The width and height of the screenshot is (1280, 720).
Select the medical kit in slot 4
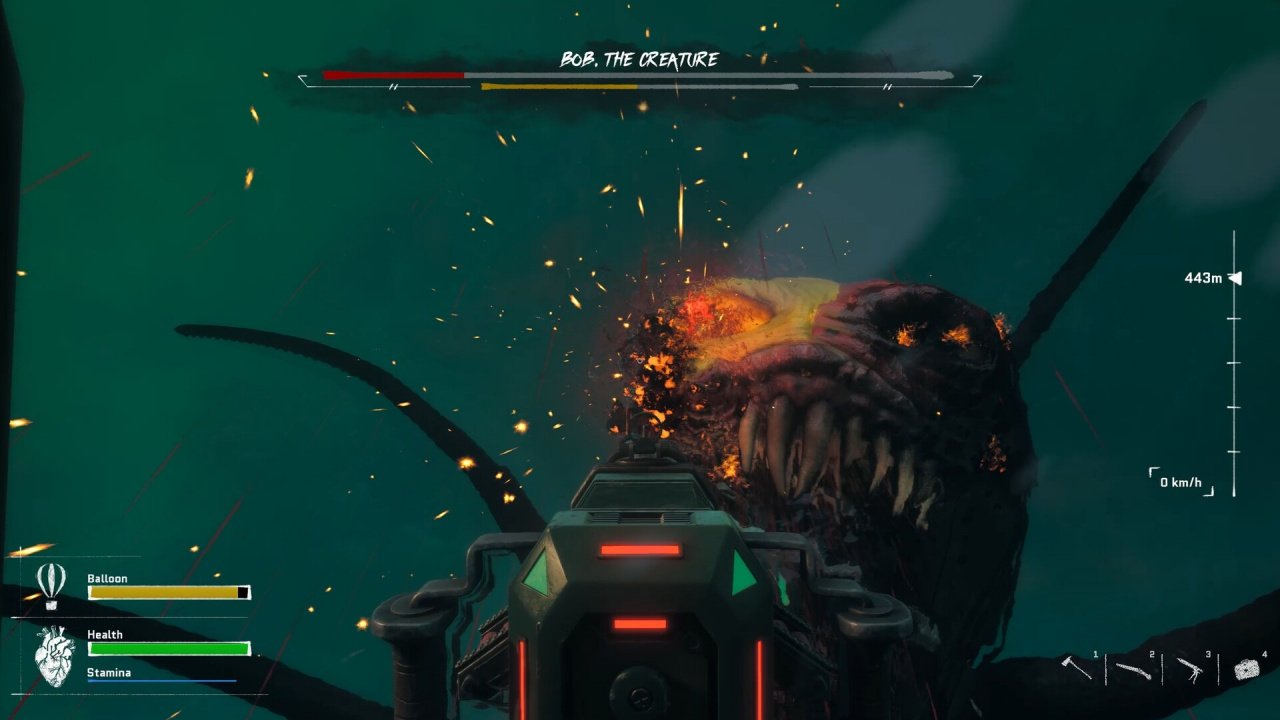(1246, 669)
